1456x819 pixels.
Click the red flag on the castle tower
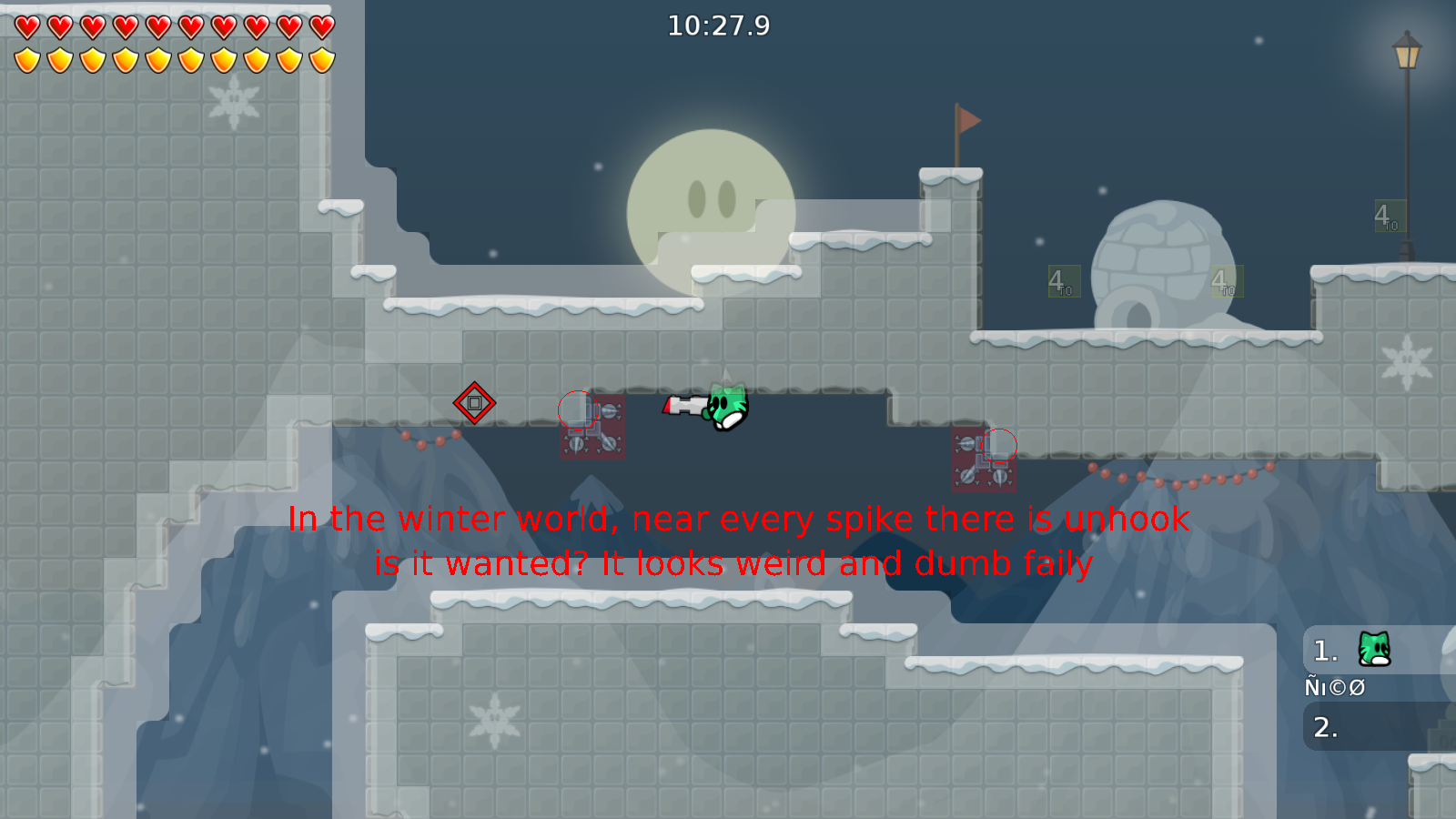(x=966, y=120)
